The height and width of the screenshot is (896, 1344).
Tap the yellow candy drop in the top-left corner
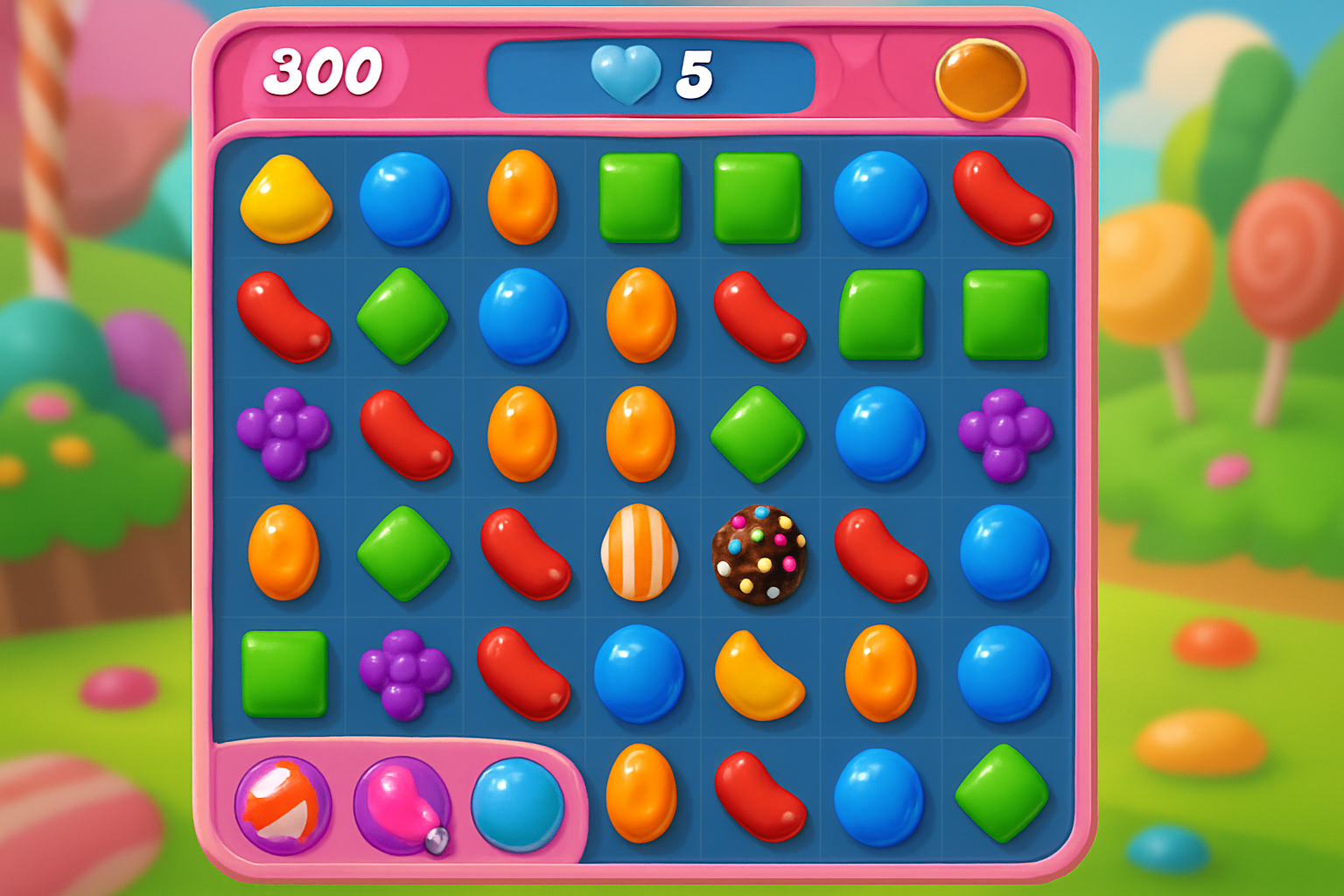tap(286, 199)
